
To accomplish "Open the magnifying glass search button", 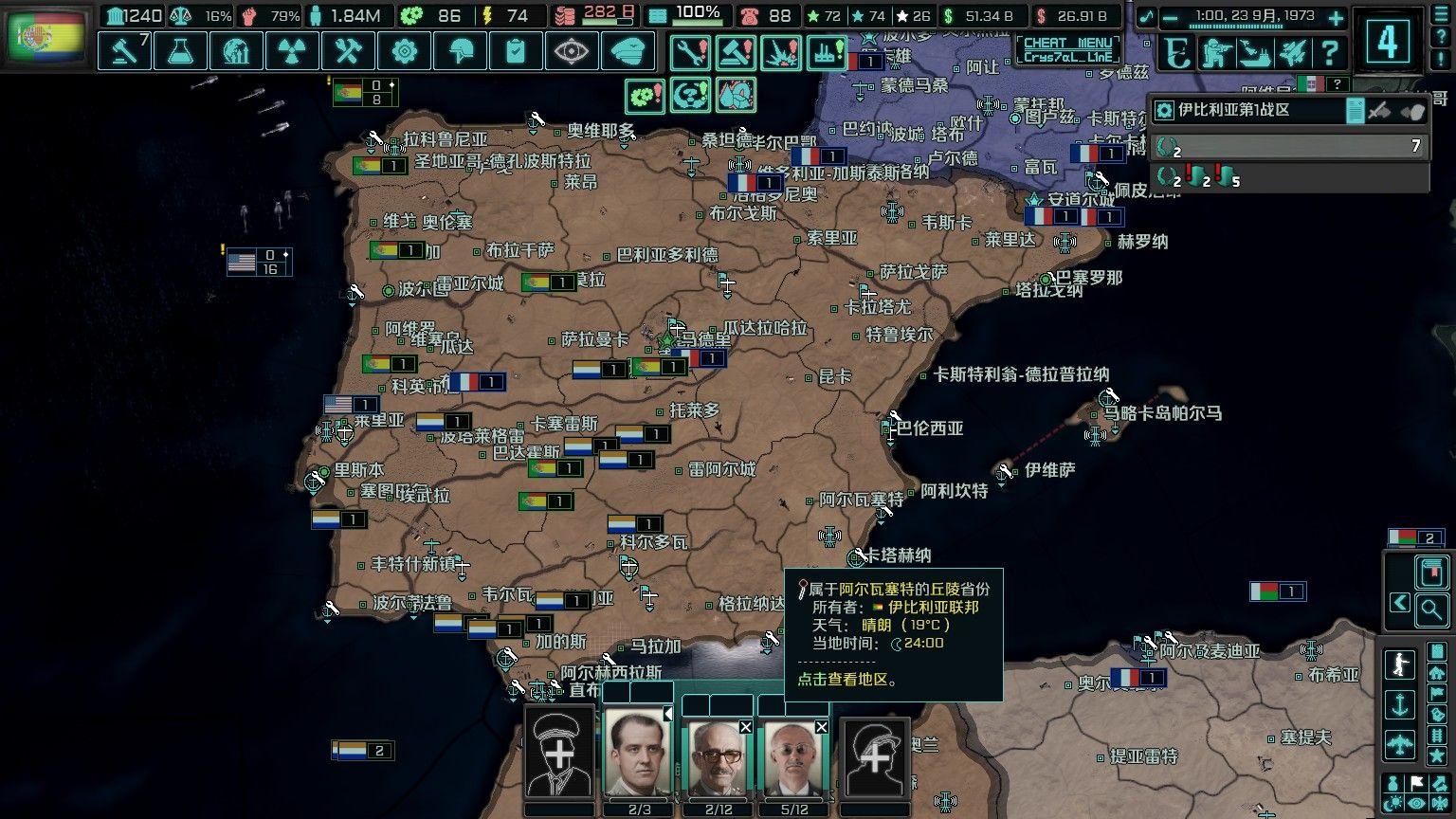I will pyautogui.click(x=1431, y=610).
